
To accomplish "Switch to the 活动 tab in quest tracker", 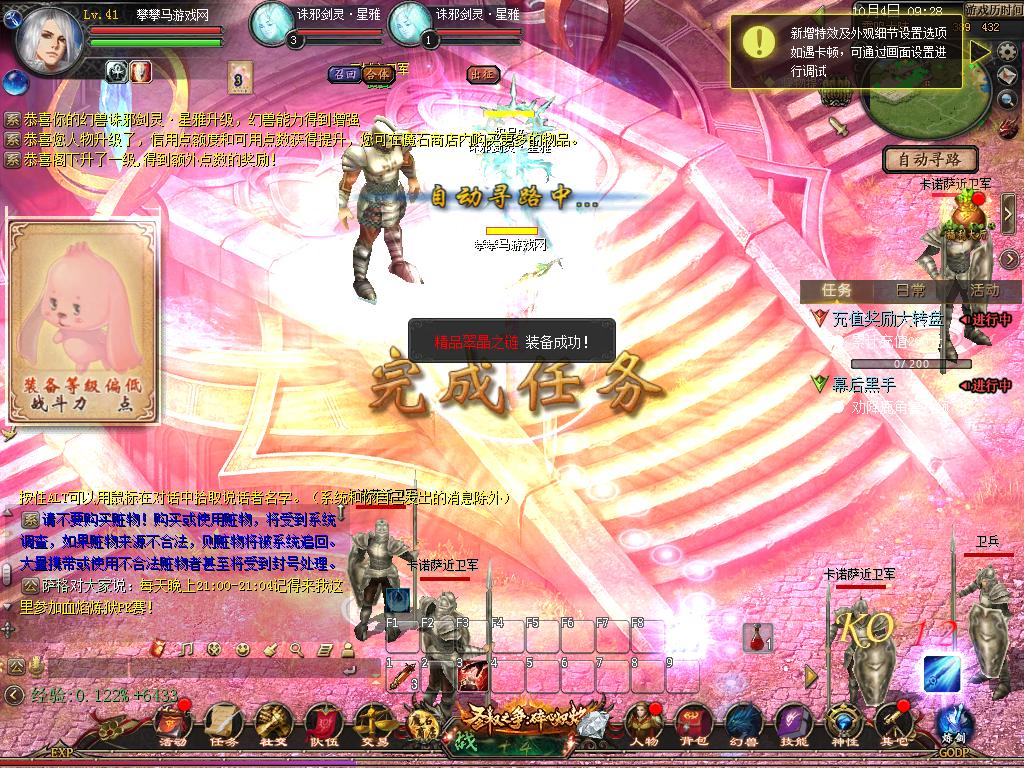I will click(x=983, y=290).
